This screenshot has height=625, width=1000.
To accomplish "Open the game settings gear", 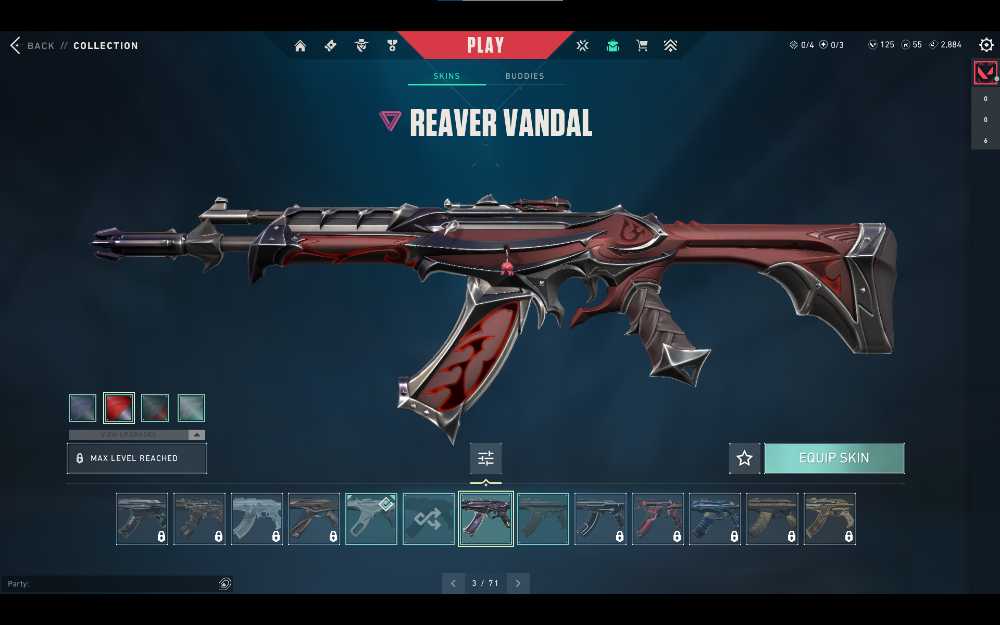I will [986, 45].
